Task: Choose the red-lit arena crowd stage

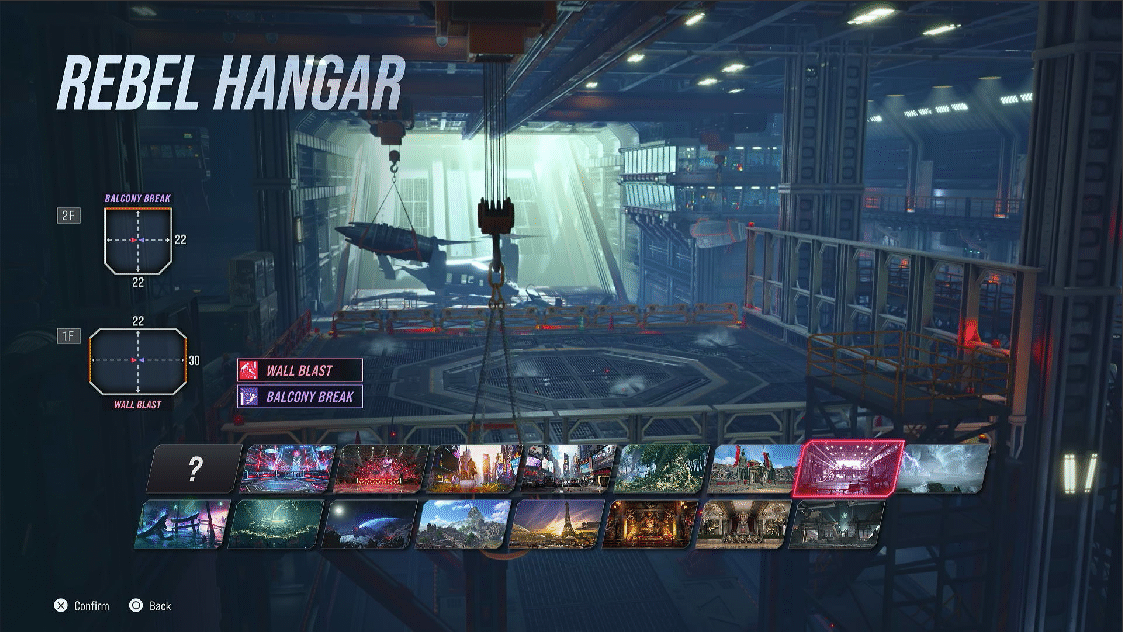Action: coord(382,469)
